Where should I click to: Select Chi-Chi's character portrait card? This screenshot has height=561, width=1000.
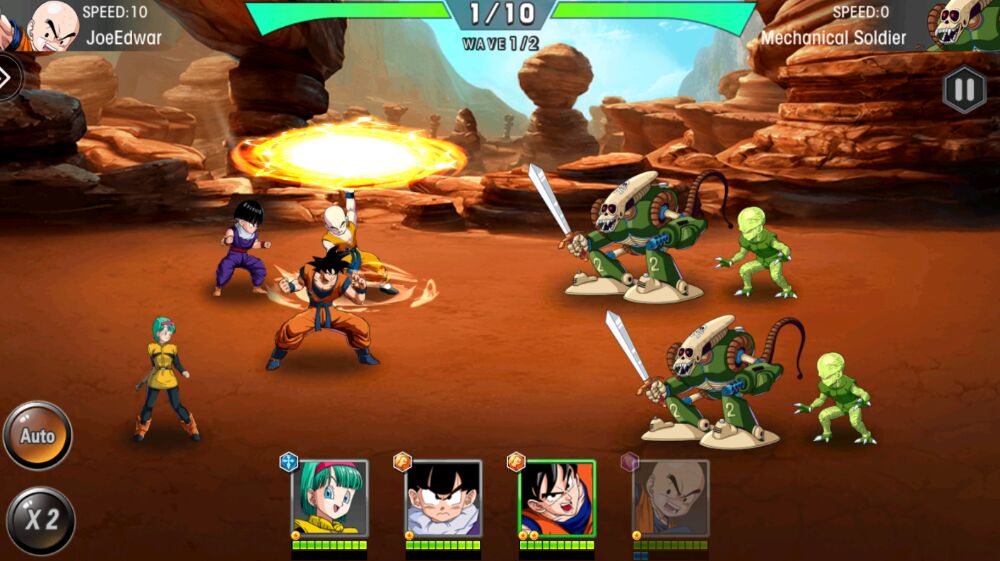(443, 498)
